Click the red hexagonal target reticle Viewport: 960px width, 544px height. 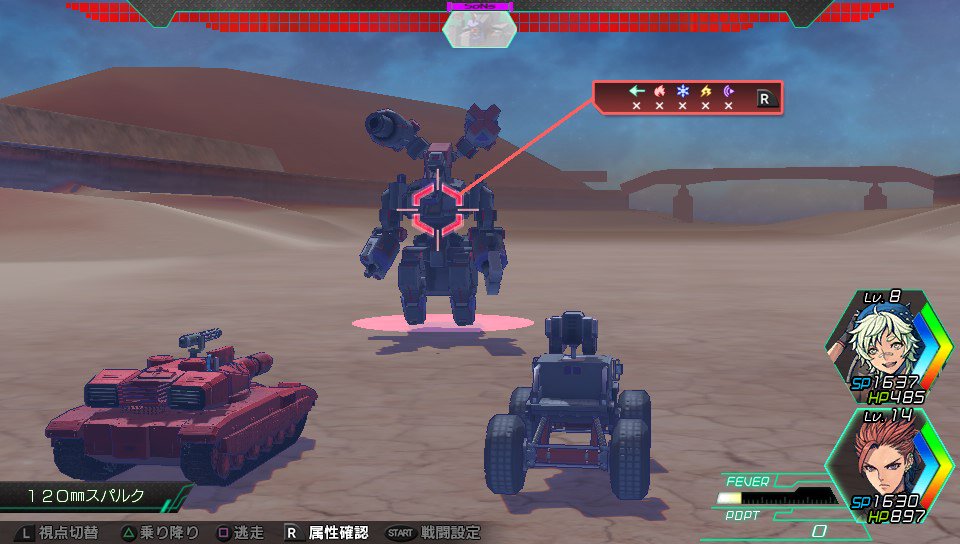(x=437, y=208)
